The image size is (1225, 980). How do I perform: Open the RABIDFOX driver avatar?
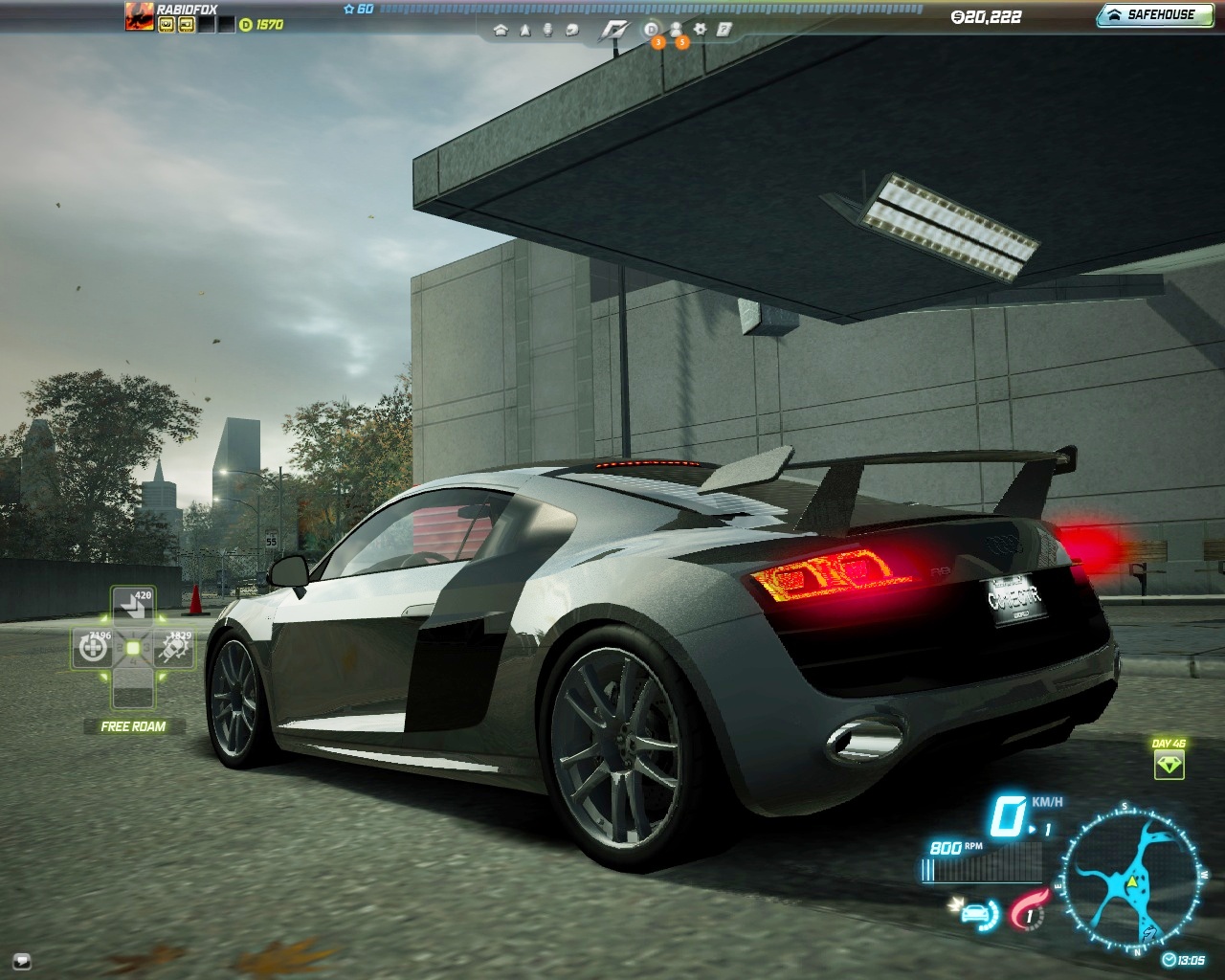pyautogui.click(x=140, y=16)
